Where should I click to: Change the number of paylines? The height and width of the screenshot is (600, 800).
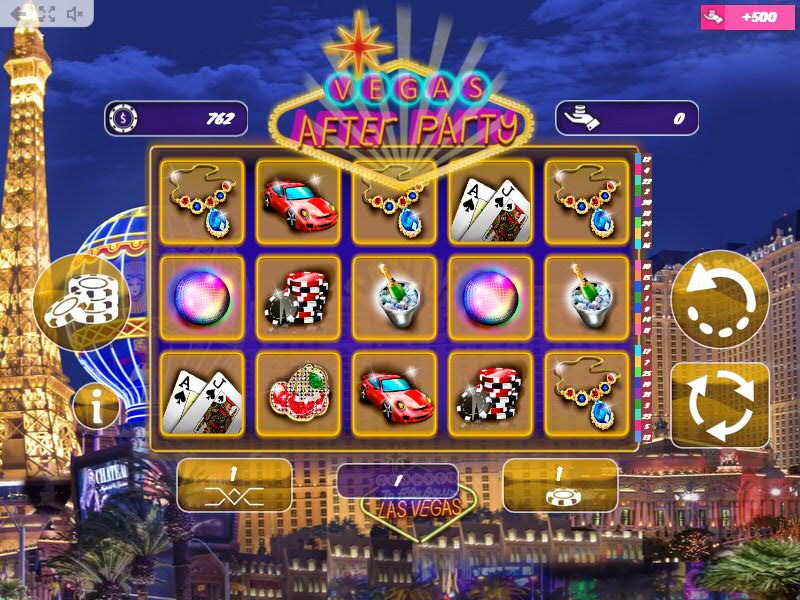pyautogui.click(x=234, y=485)
